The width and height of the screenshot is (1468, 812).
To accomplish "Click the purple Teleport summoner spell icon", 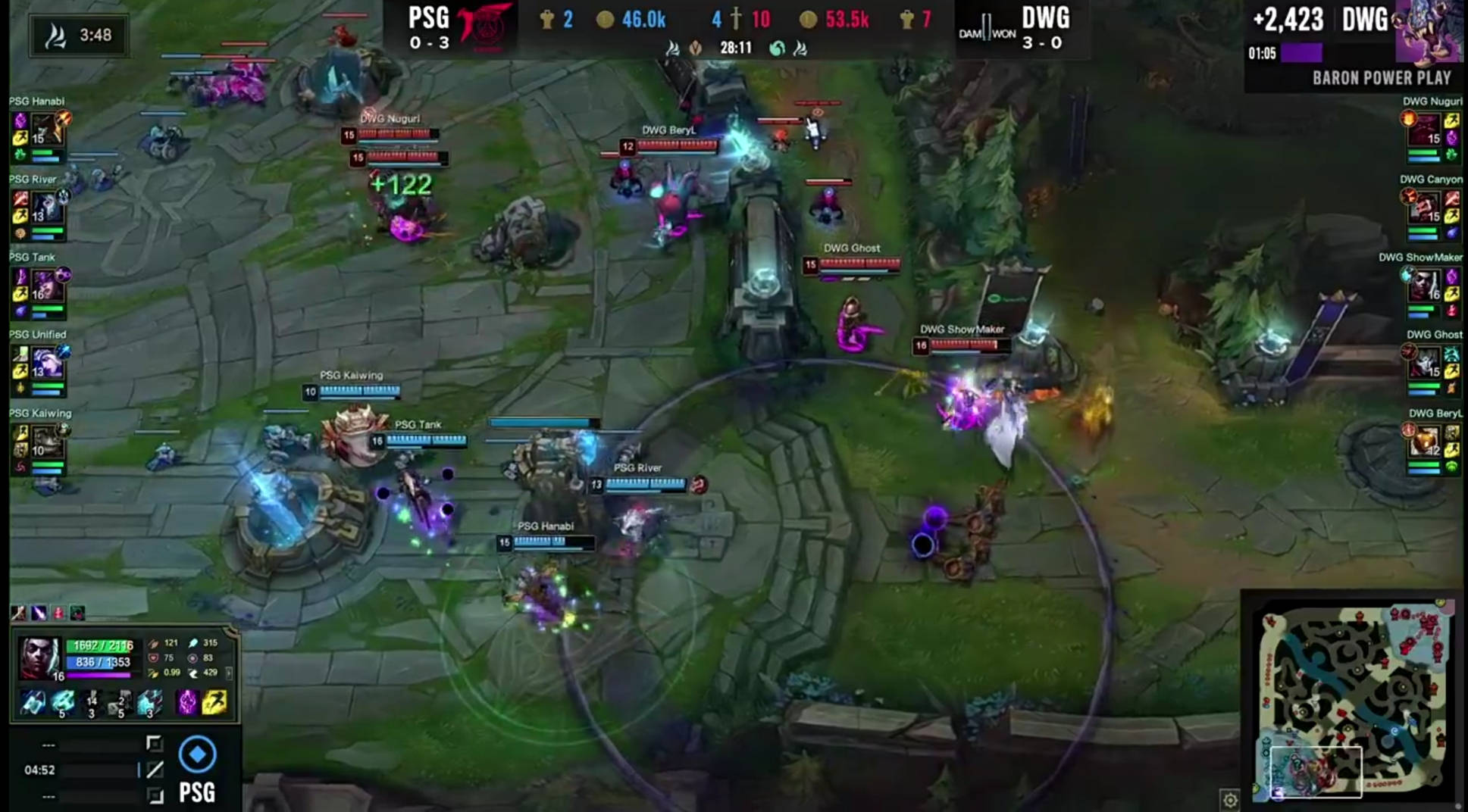I will (186, 703).
